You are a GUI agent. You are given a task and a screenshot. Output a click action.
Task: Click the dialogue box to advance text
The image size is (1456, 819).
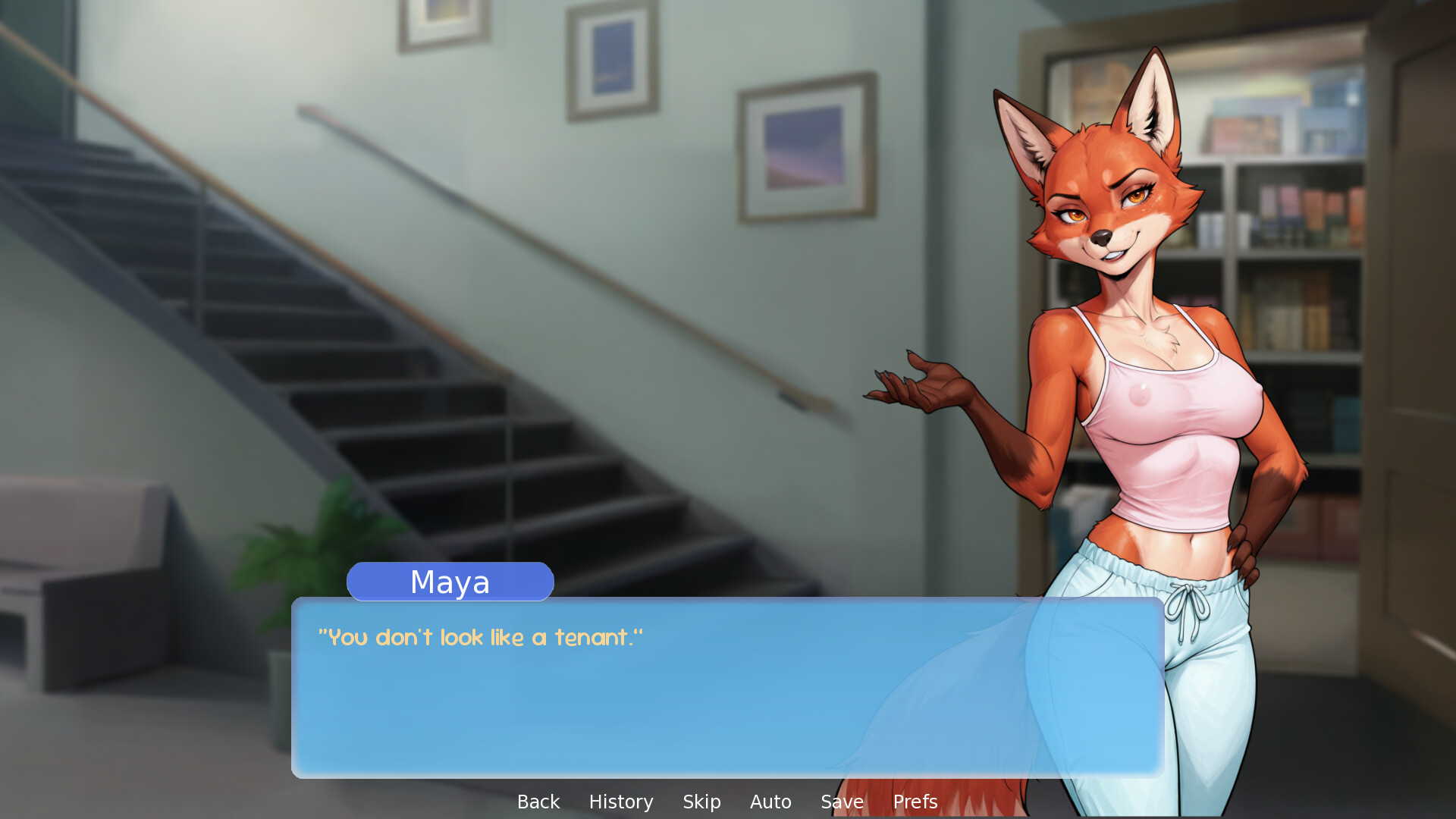coord(682,705)
